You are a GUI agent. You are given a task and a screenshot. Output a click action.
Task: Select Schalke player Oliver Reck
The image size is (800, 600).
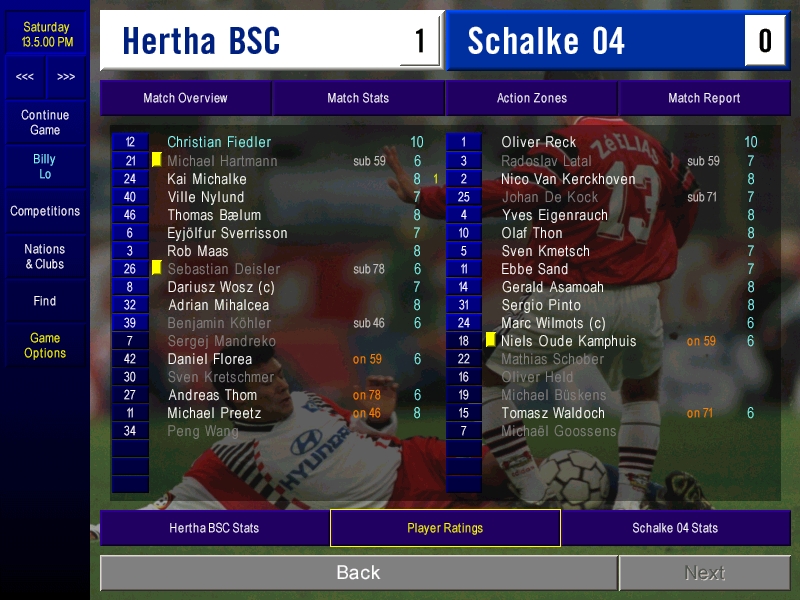click(x=539, y=142)
